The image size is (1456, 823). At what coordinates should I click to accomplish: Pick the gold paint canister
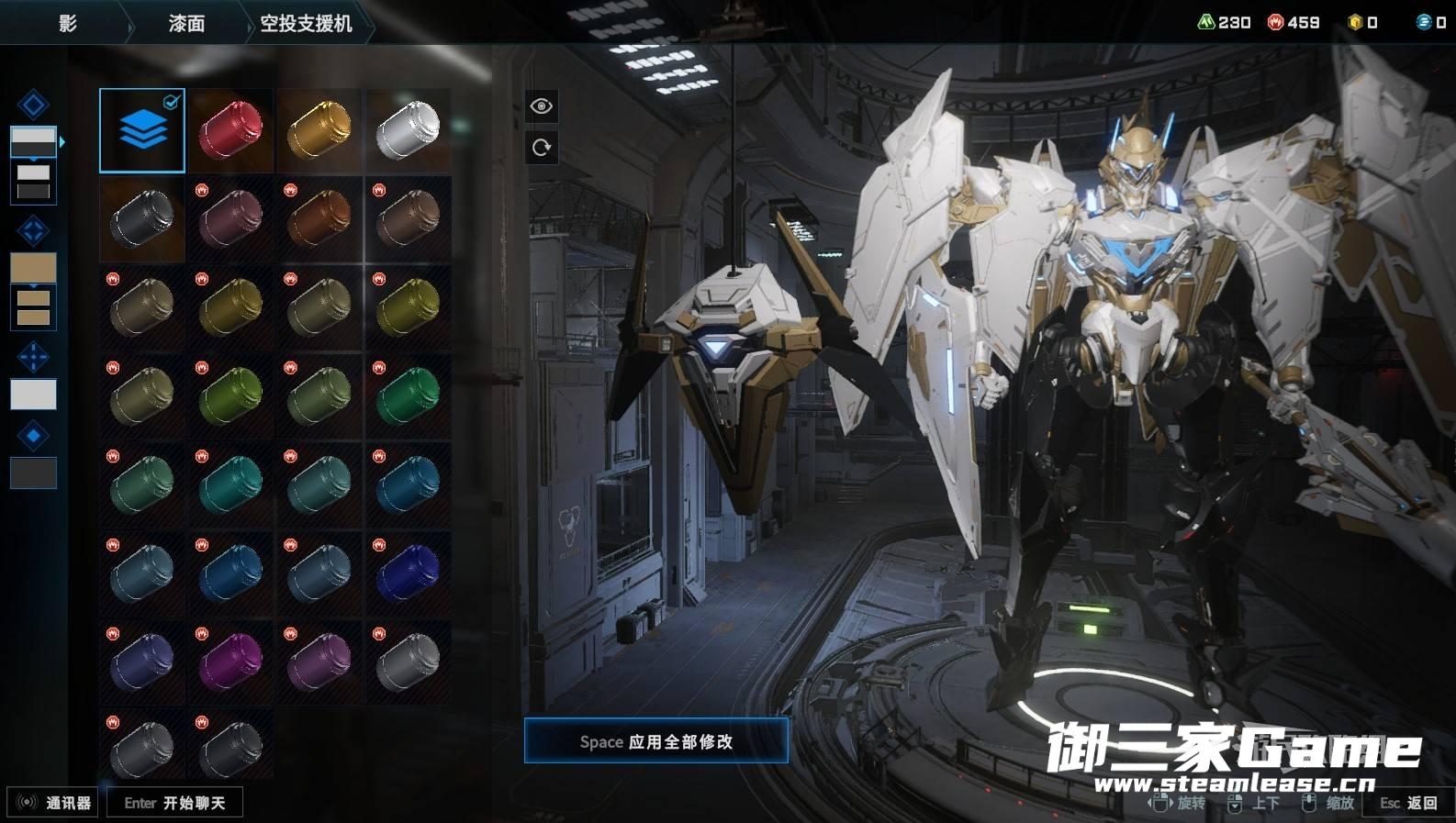click(319, 130)
